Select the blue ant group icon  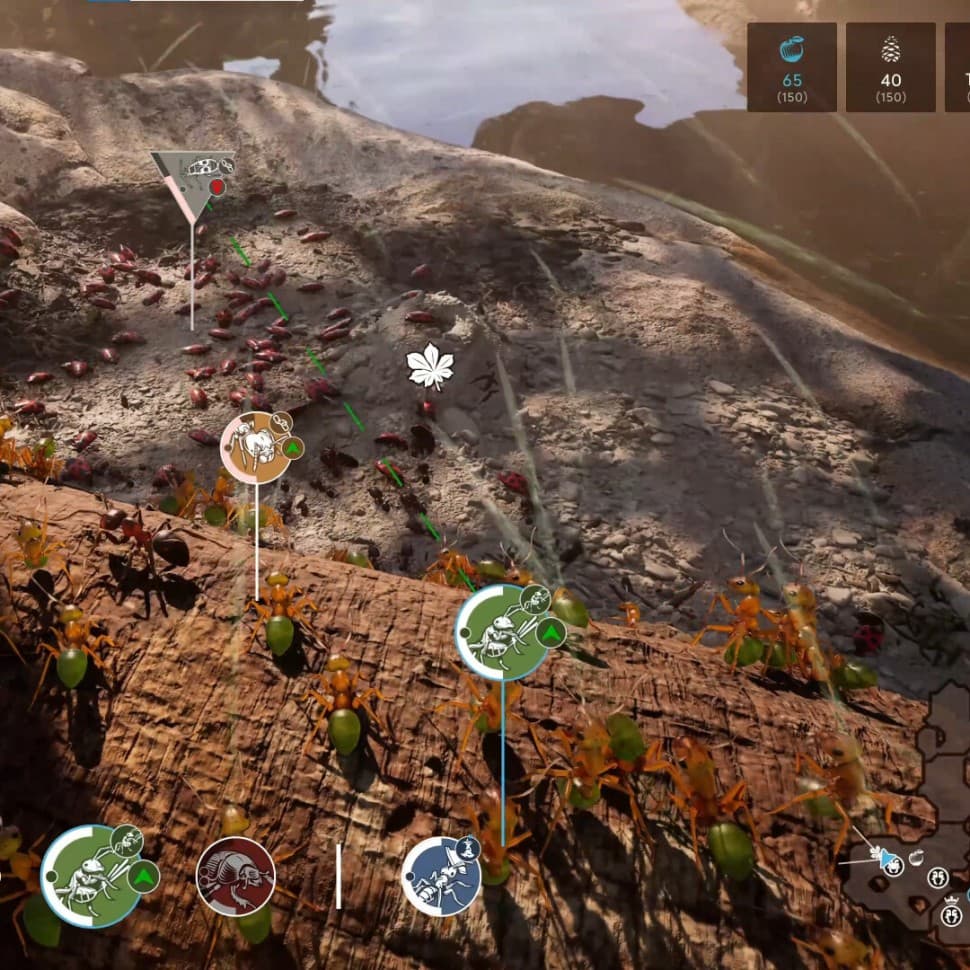click(x=440, y=876)
